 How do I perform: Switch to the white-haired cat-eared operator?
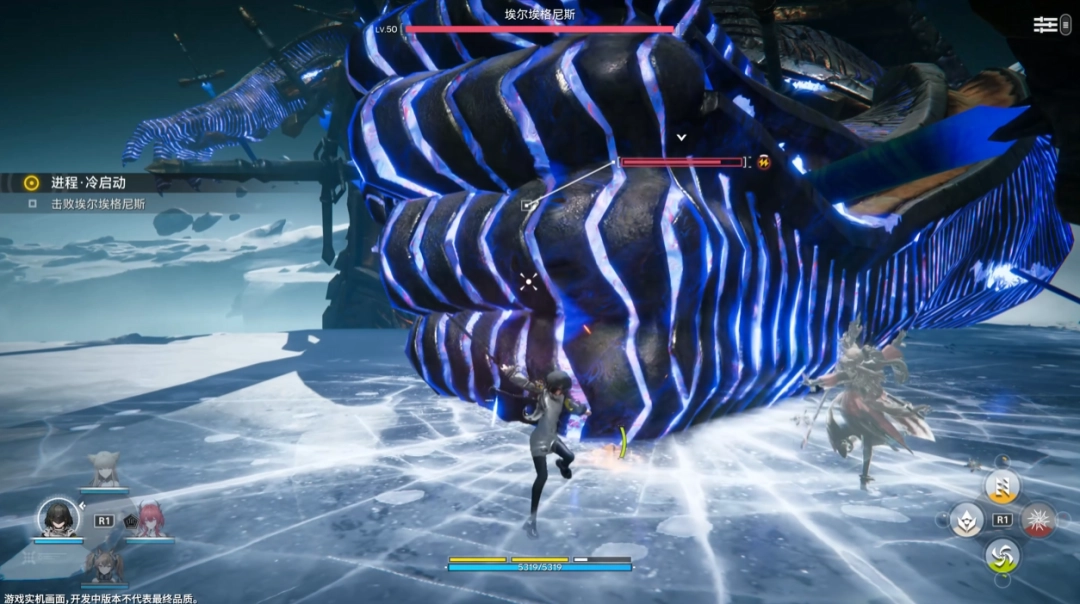(103, 470)
